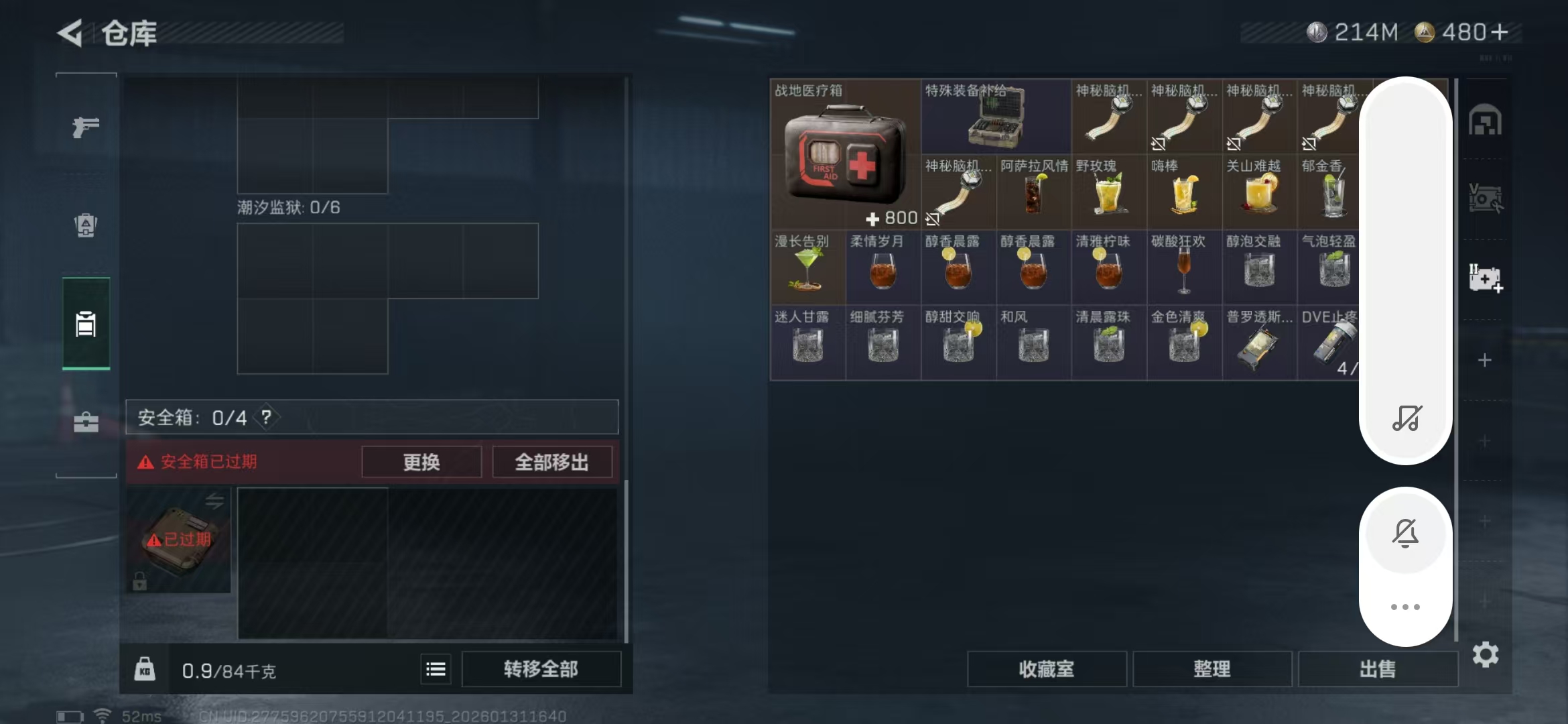Select the highlighted storage locker tab icon
Image resolution: width=1568 pixels, height=724 pixels.
[86, 324]
